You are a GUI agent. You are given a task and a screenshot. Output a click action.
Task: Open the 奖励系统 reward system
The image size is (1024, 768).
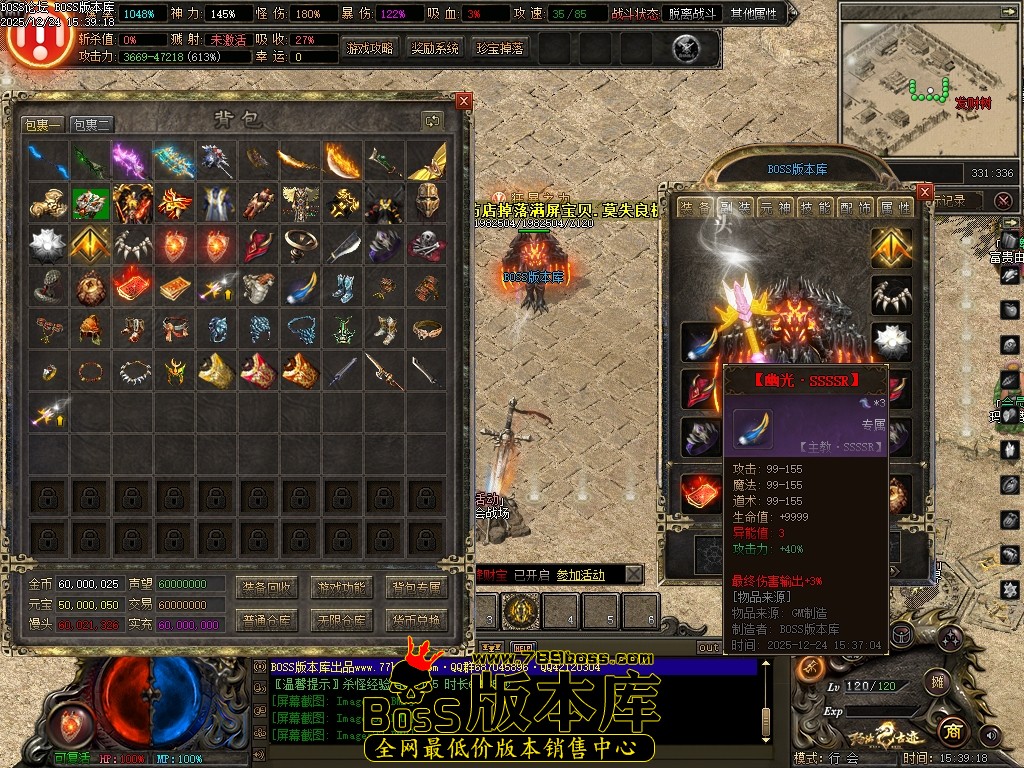(435, 48)
